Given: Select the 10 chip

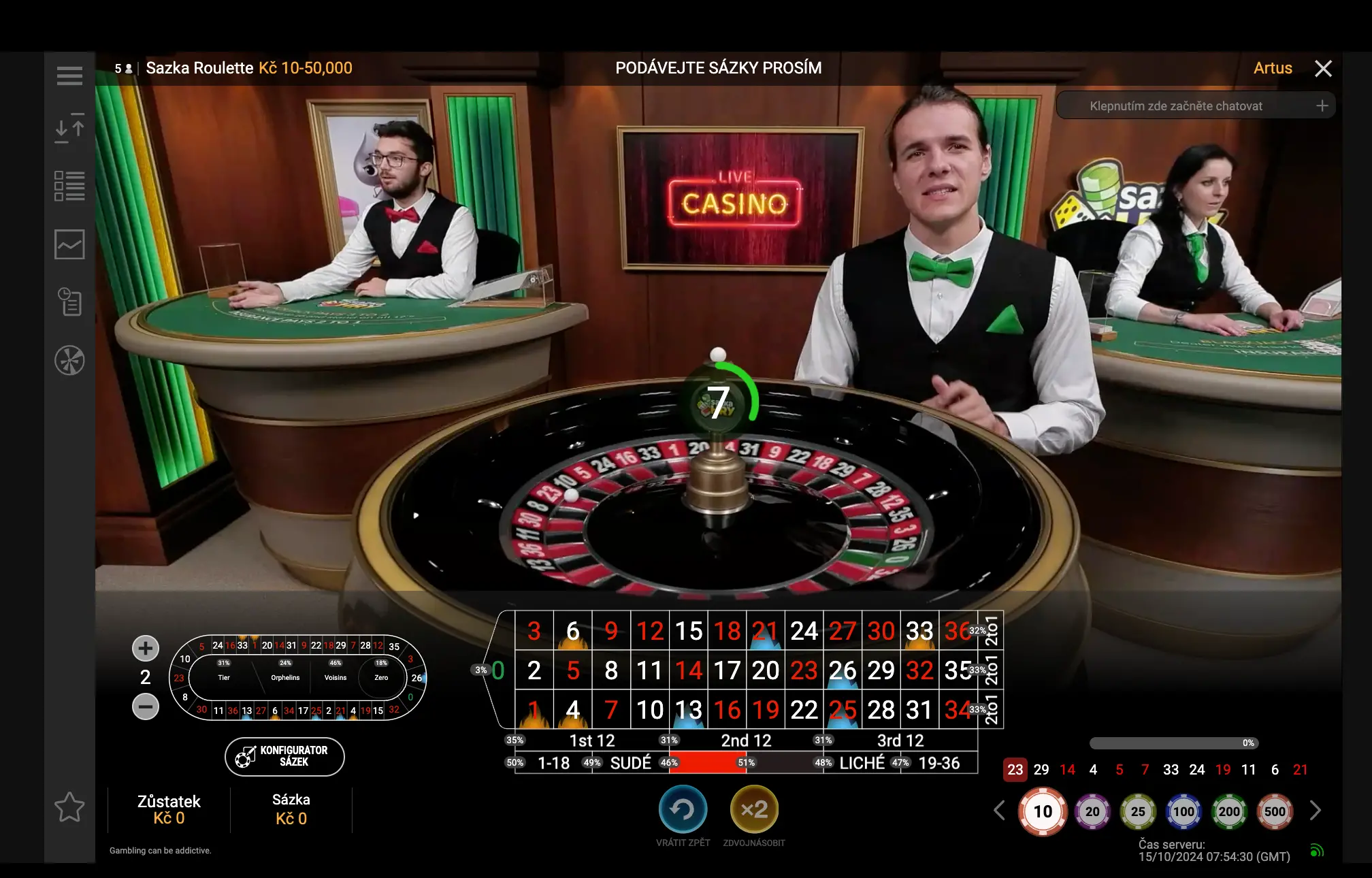Looking at the screenshot, I should pos(1042,811).
